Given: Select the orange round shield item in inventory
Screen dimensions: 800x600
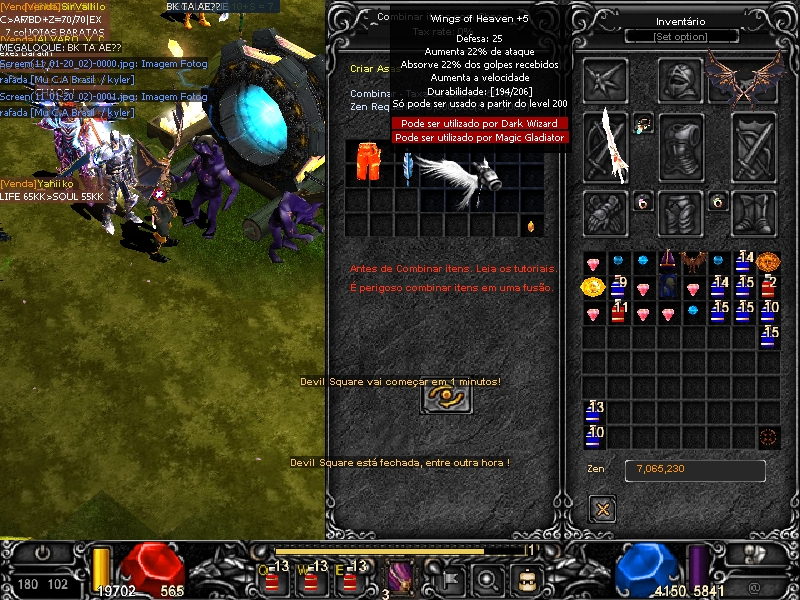Looking at the screenshot, I should pyautogui.click(x=768, y=263).
